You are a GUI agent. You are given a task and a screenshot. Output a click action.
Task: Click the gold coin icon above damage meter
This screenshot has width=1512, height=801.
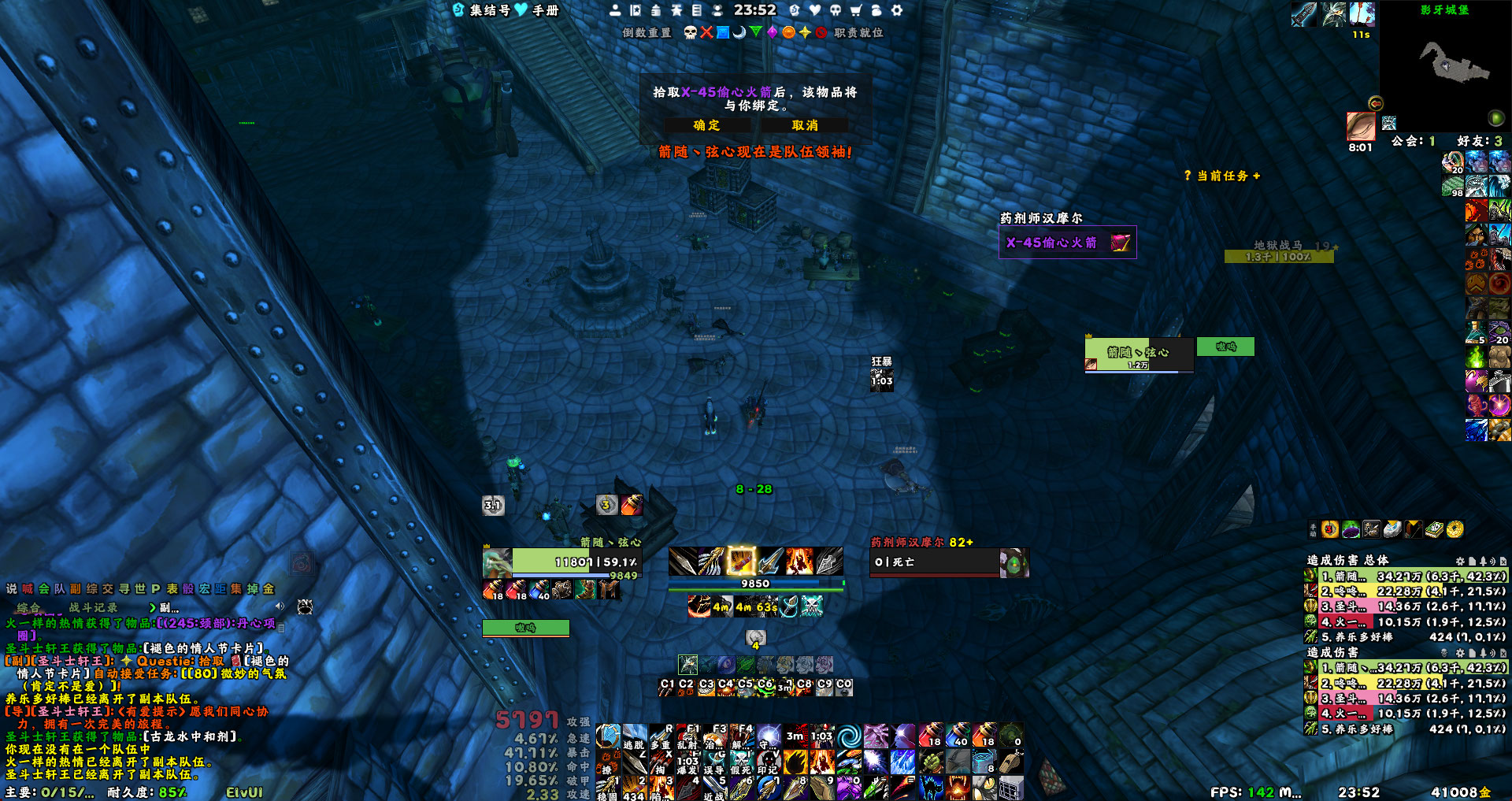click(1455, 529)
